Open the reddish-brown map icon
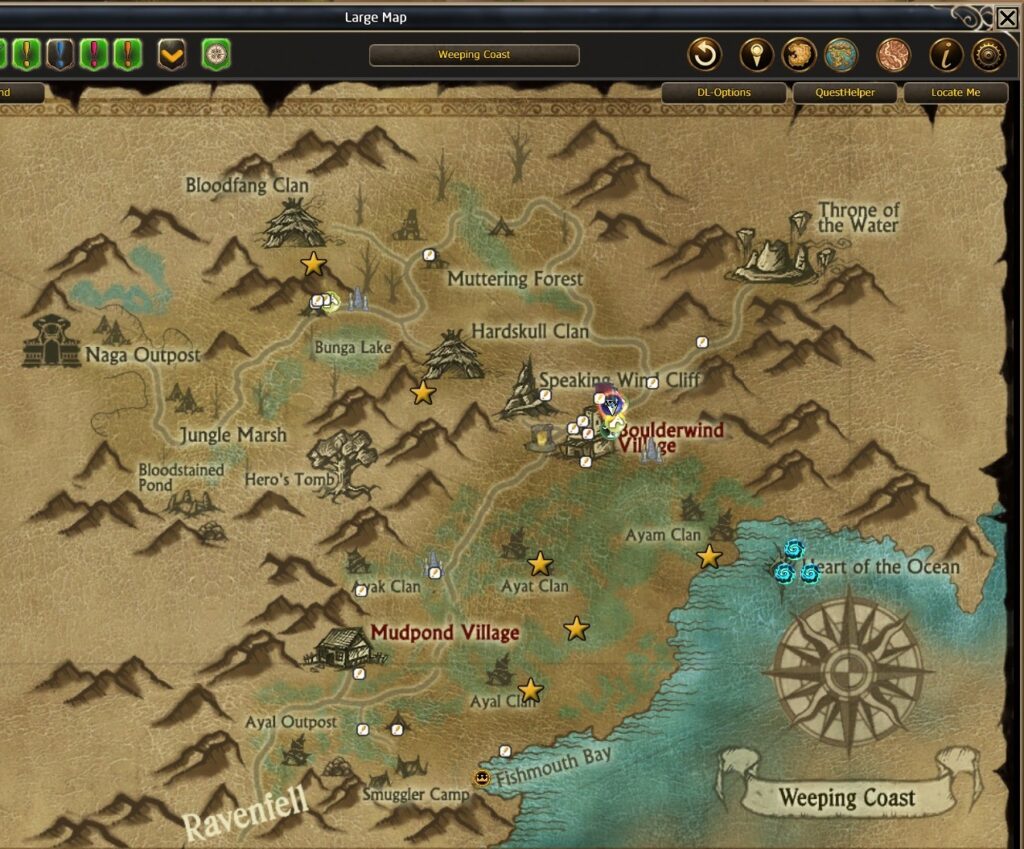The image size is (1024, 849). [x=893, y=55]
